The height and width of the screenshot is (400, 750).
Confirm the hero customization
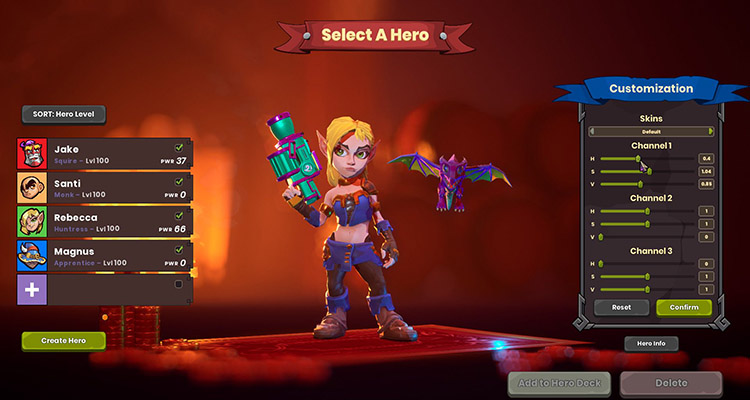click(x=684, y=307)
